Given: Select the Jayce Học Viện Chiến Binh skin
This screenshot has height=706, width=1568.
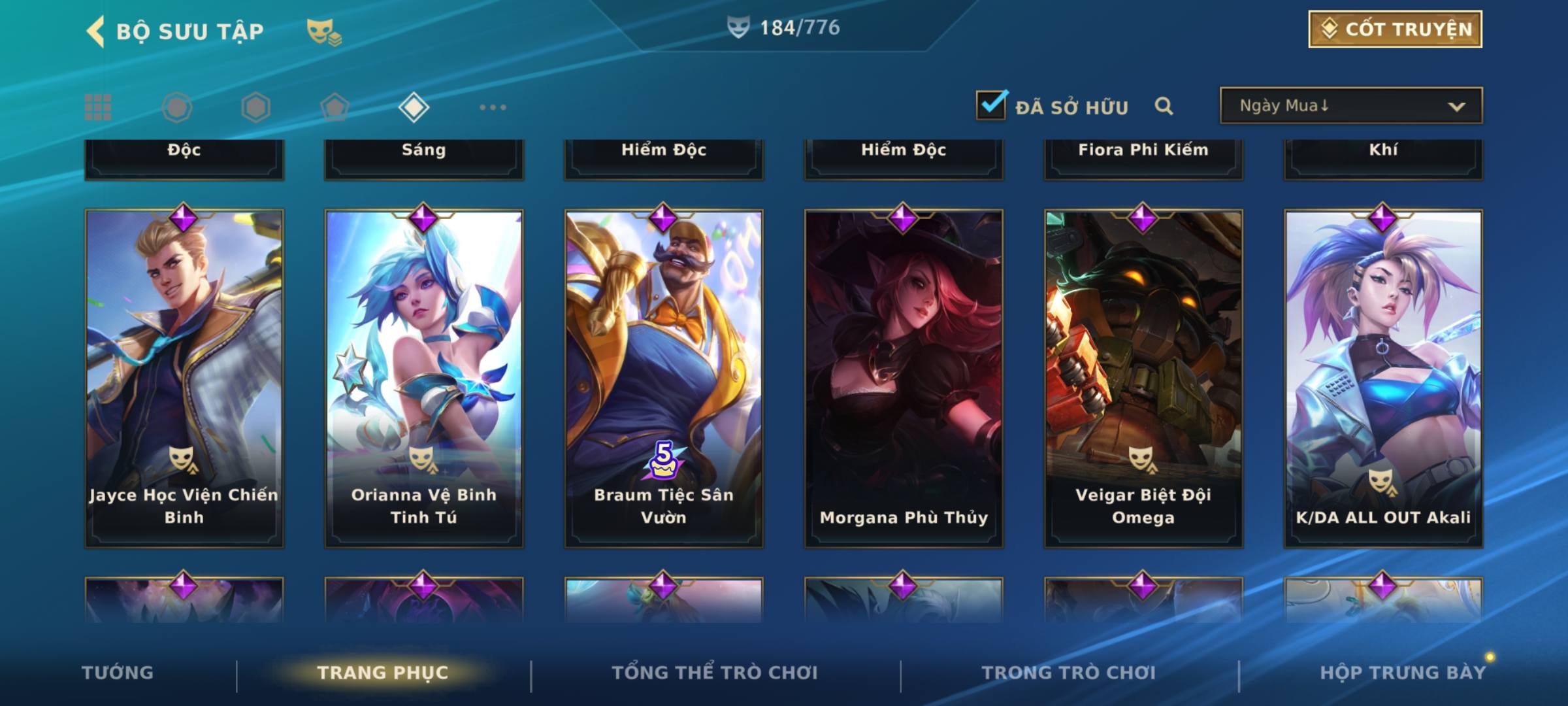Looking at the screenshot, I should tap(184, 378).
